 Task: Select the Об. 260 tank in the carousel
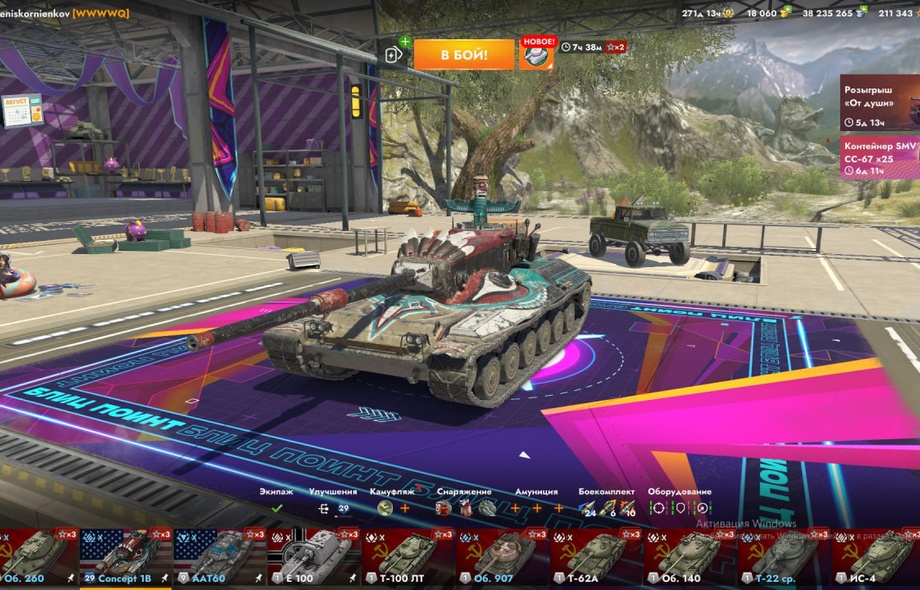pos(38,556)
